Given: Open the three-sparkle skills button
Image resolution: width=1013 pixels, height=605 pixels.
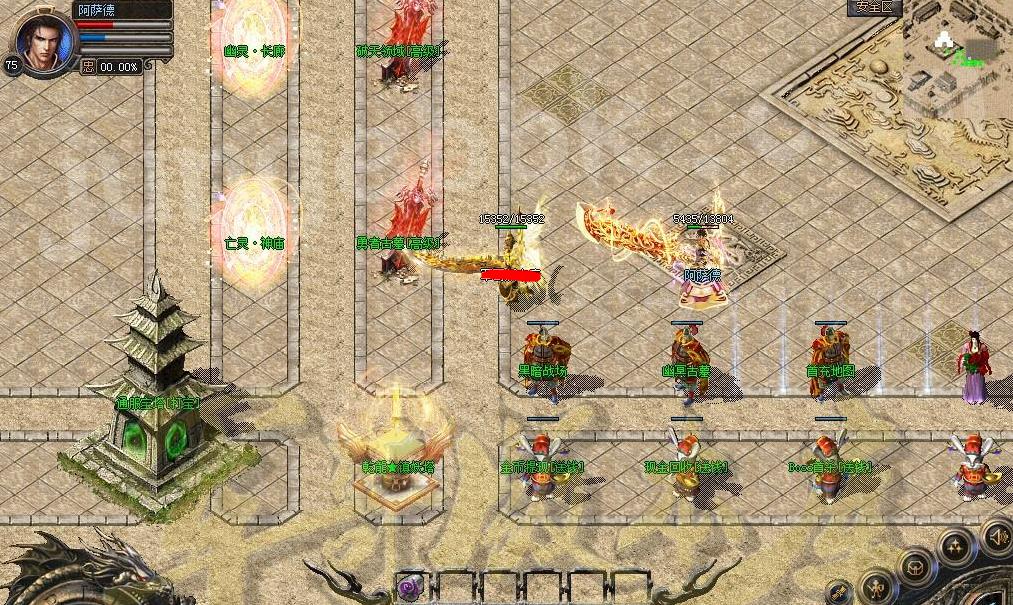Looking at the screenshot, I should (x=955, y=547).
